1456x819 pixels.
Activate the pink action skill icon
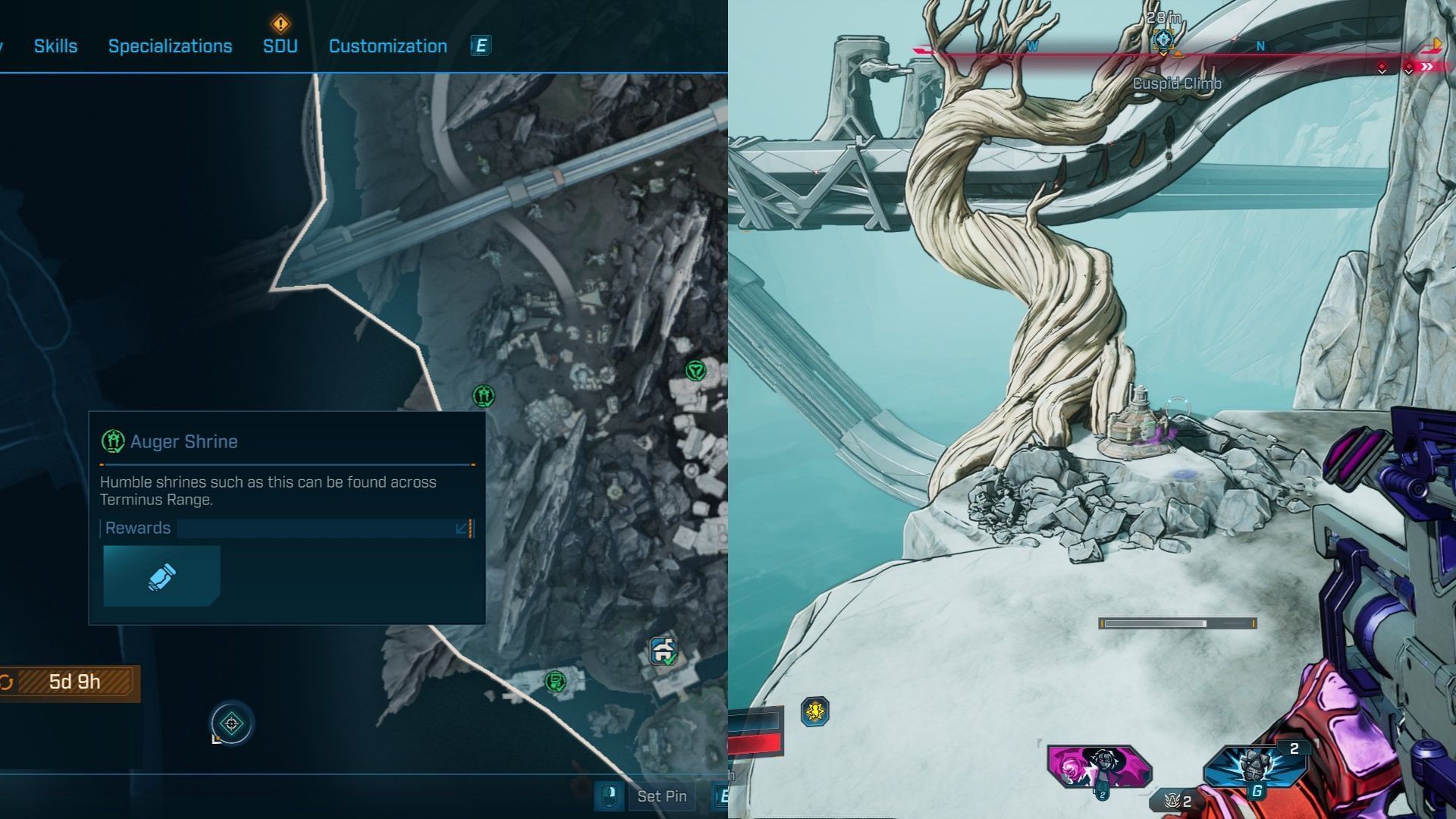tap(1099, 767)
